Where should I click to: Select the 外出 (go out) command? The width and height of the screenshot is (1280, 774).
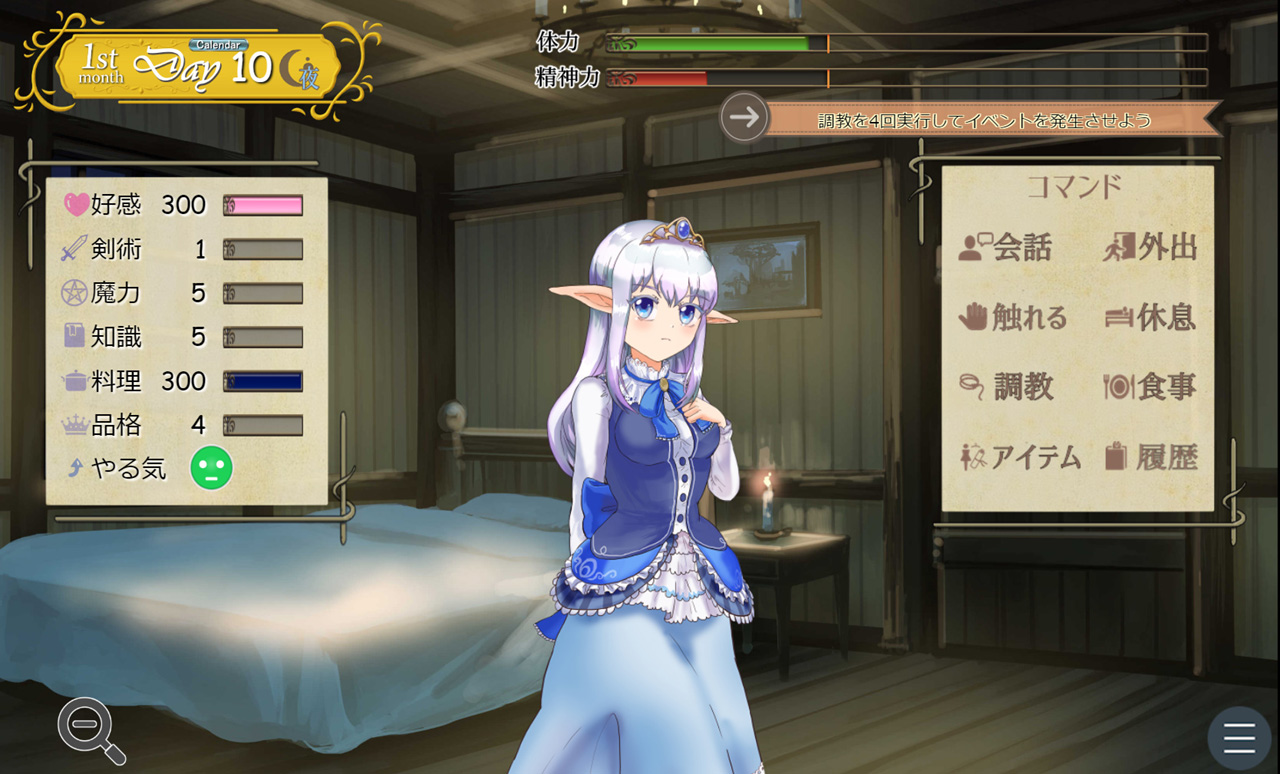tap(1150, 247)
